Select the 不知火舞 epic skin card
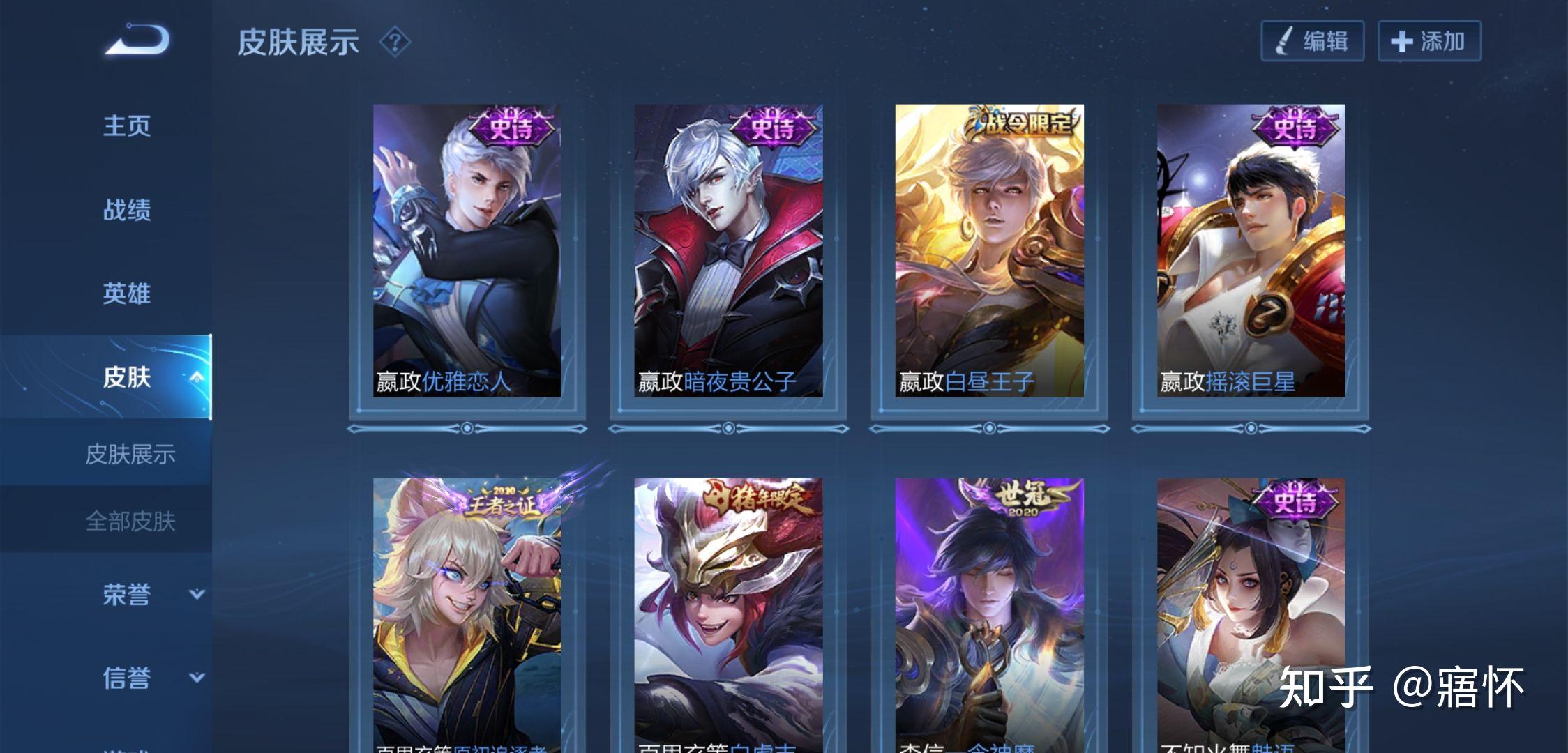Image resolution: width=1568 pixels, height=753 pixels. pos(1251,614)
